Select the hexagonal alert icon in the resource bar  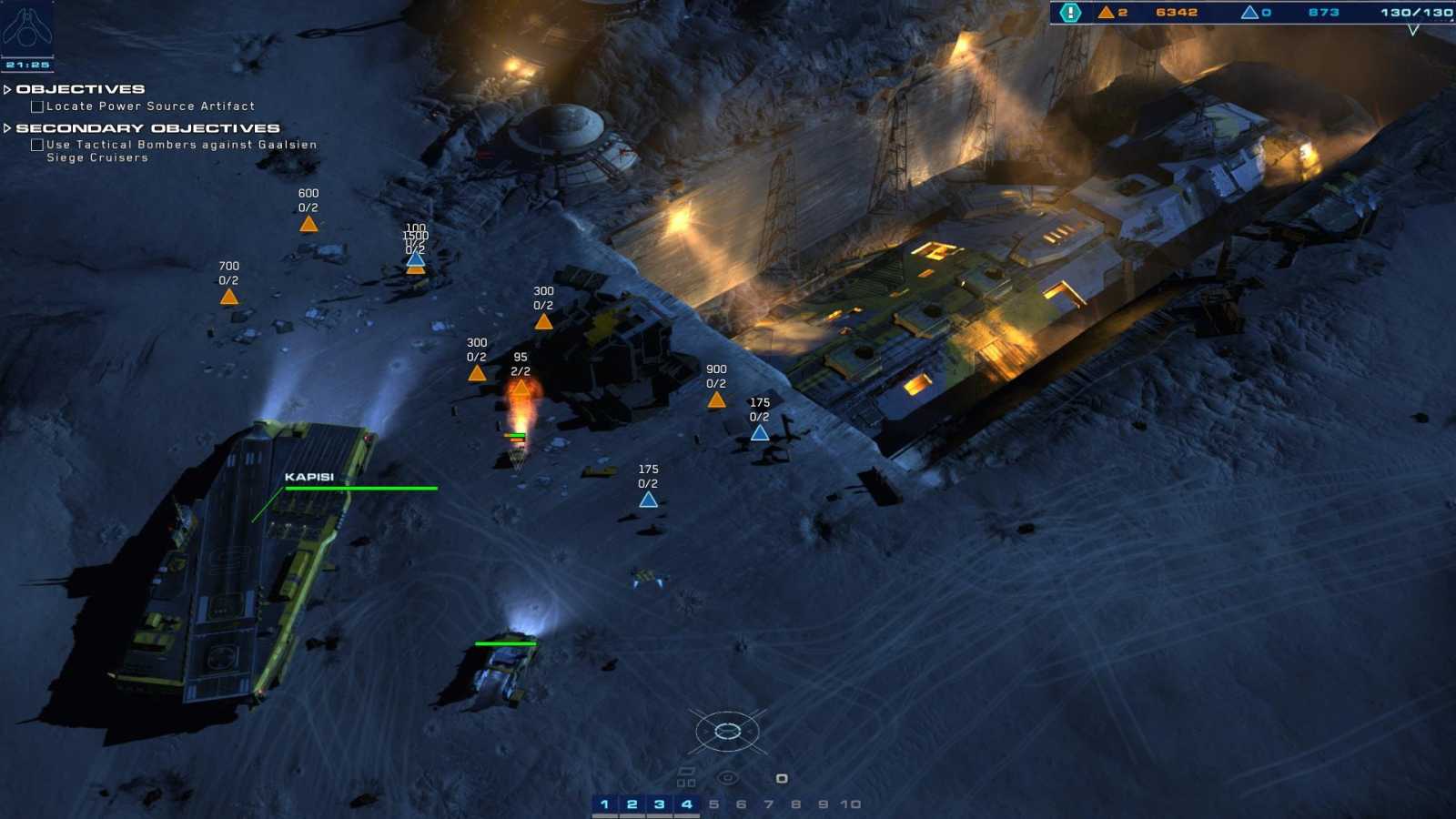[1071, 12]
